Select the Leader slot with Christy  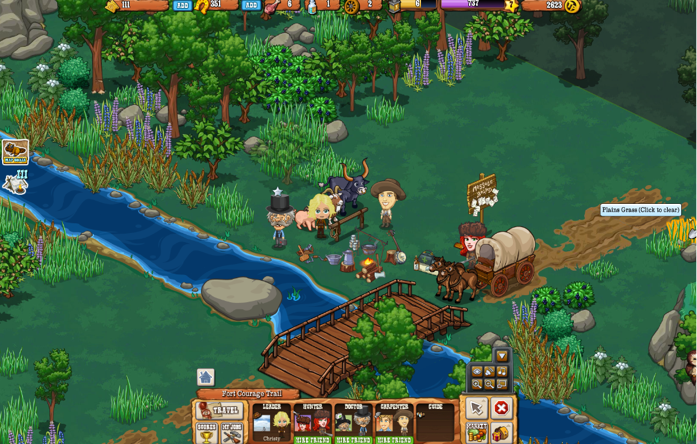point(271,421)
